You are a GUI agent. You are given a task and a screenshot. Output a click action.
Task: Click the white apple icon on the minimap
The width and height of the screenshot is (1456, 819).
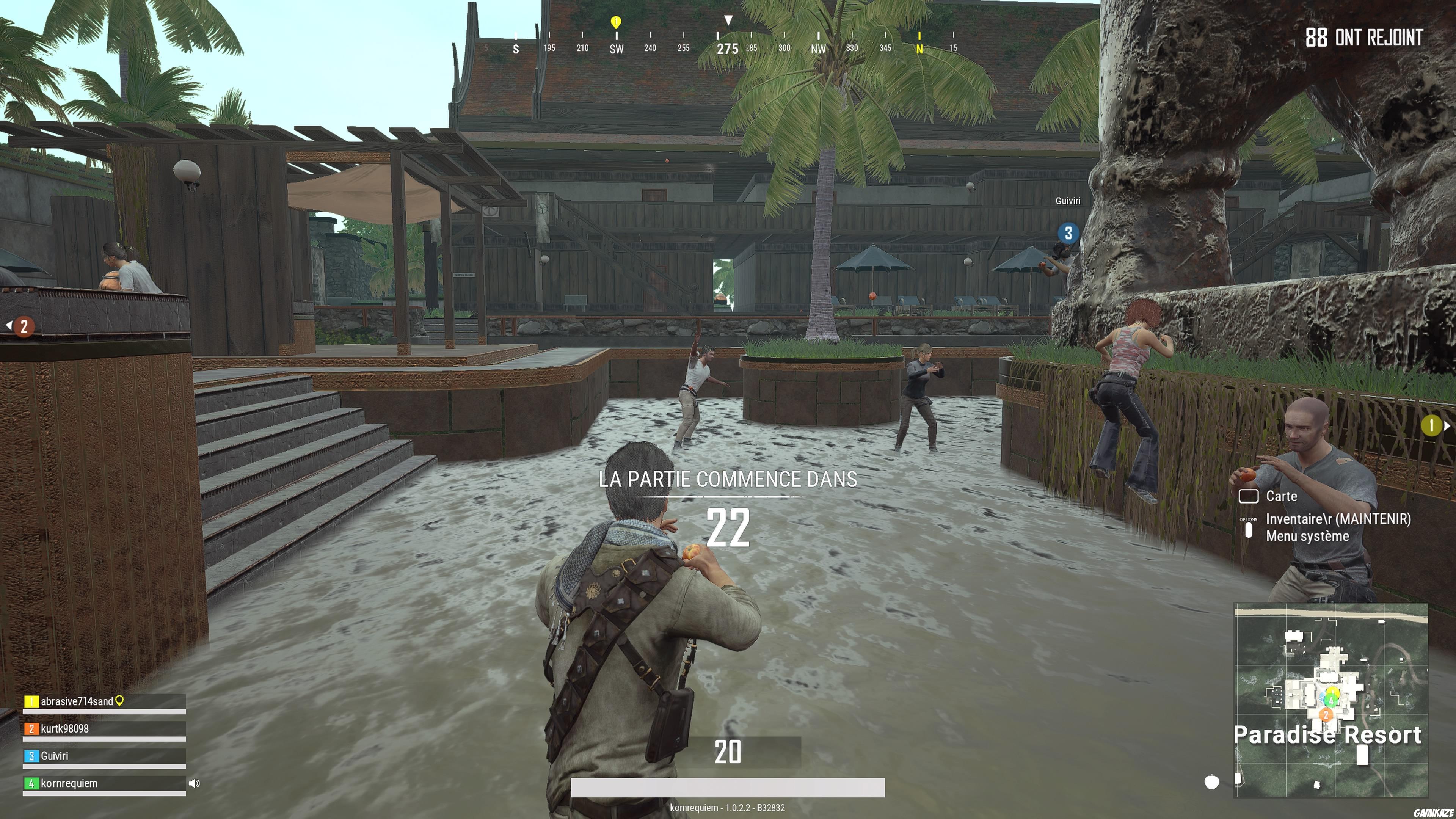click(x=1212, y=783)
